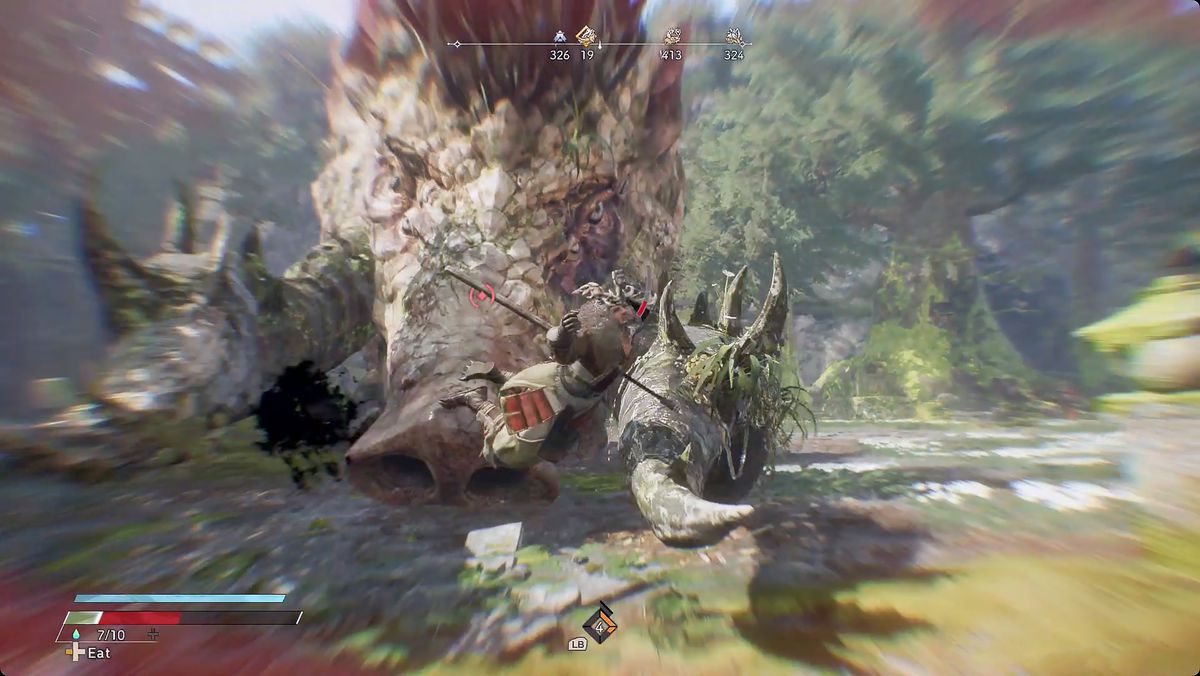
Task: Activate the diamond skill icon numbered 4
Action: coord(599,622)
